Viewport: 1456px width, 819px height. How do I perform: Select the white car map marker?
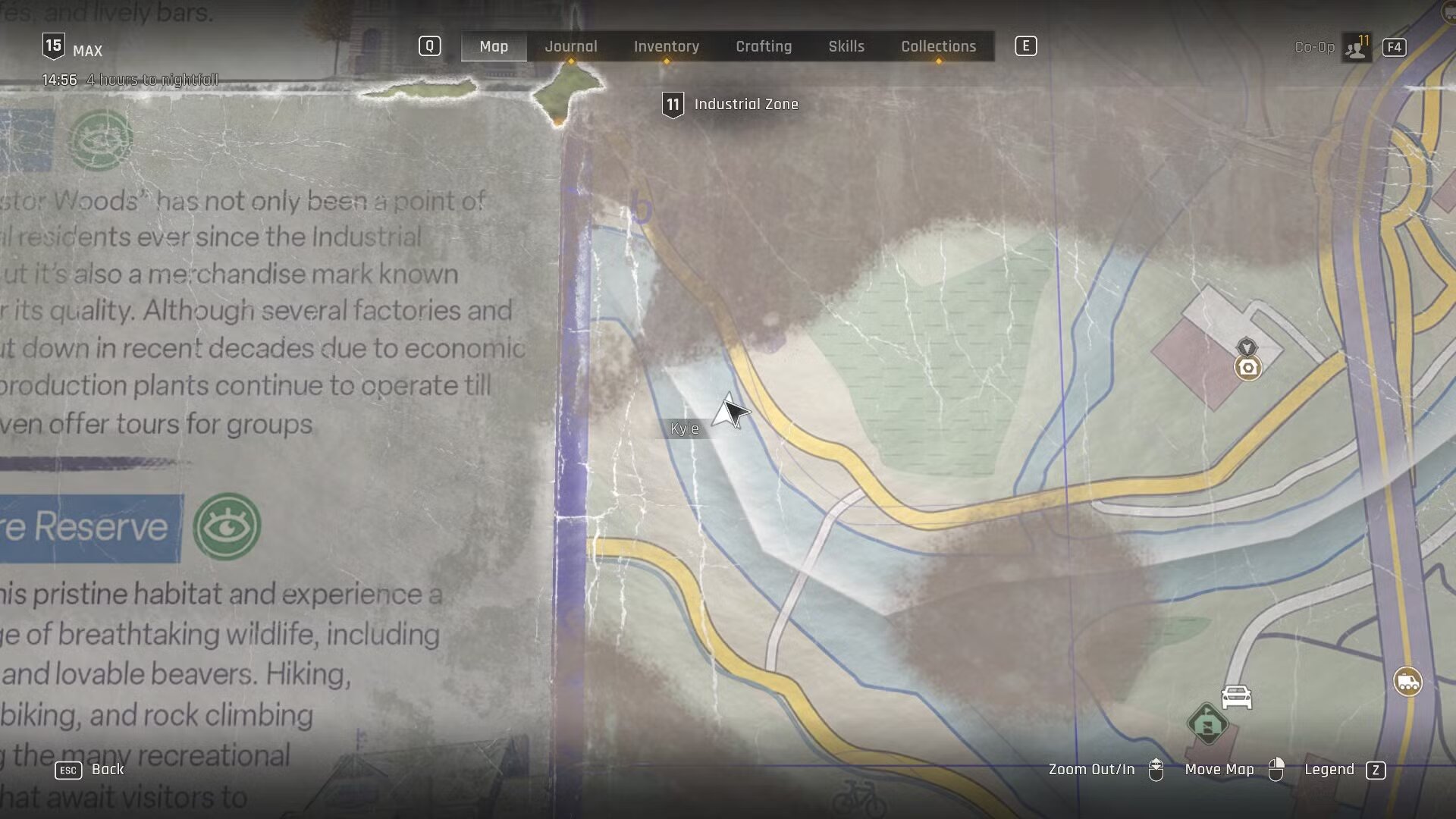(1236, 697)
